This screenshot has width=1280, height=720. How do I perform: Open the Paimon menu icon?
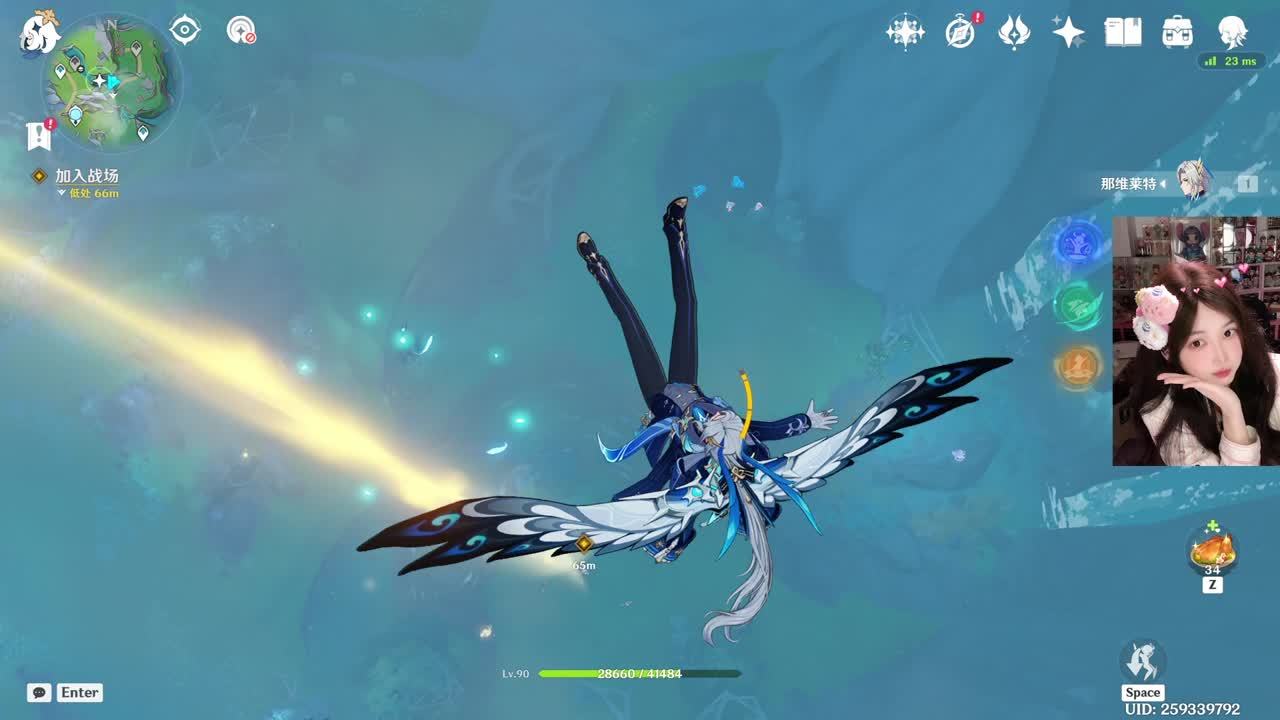[40, 32]
